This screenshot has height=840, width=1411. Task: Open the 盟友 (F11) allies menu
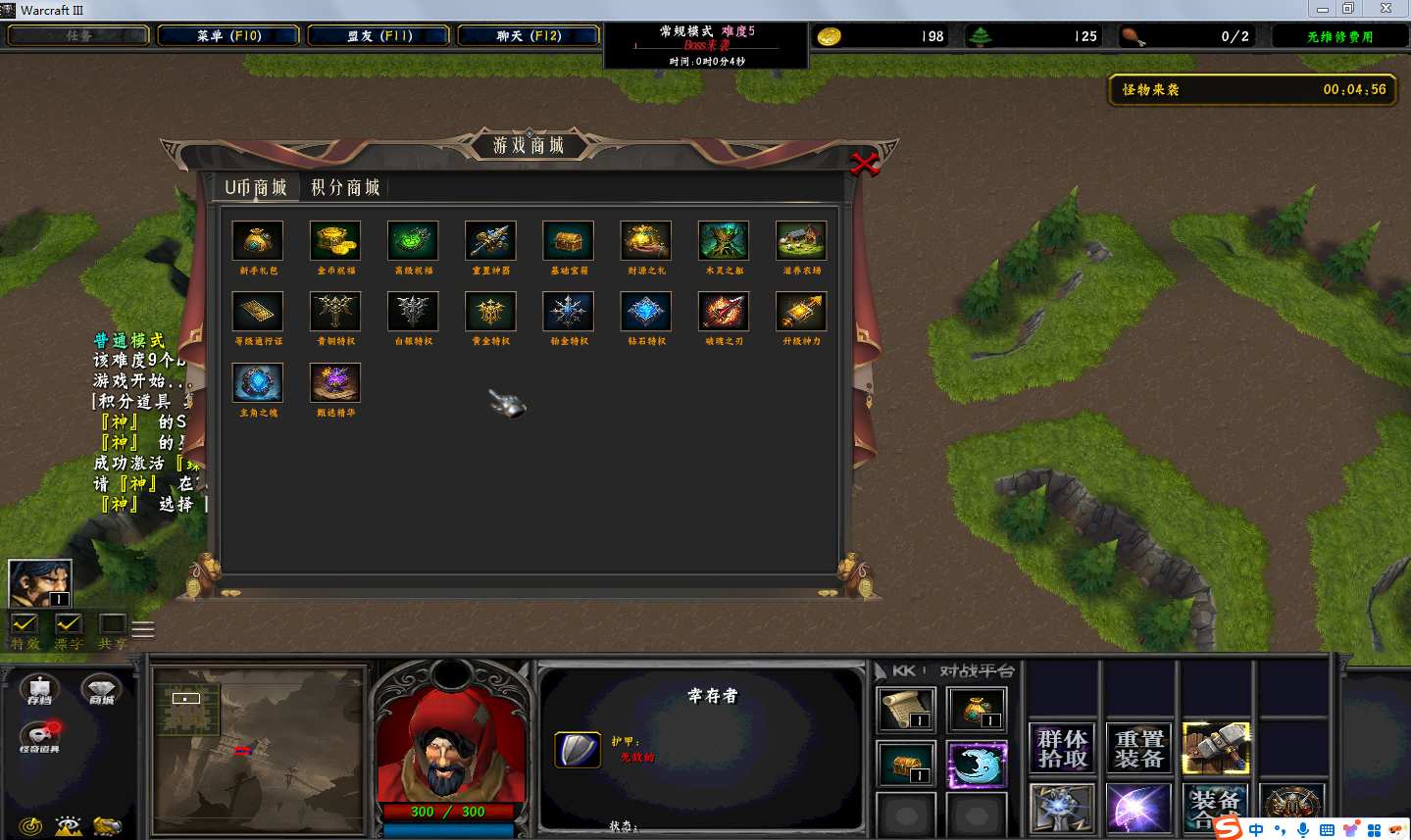(x=379, y=36)
